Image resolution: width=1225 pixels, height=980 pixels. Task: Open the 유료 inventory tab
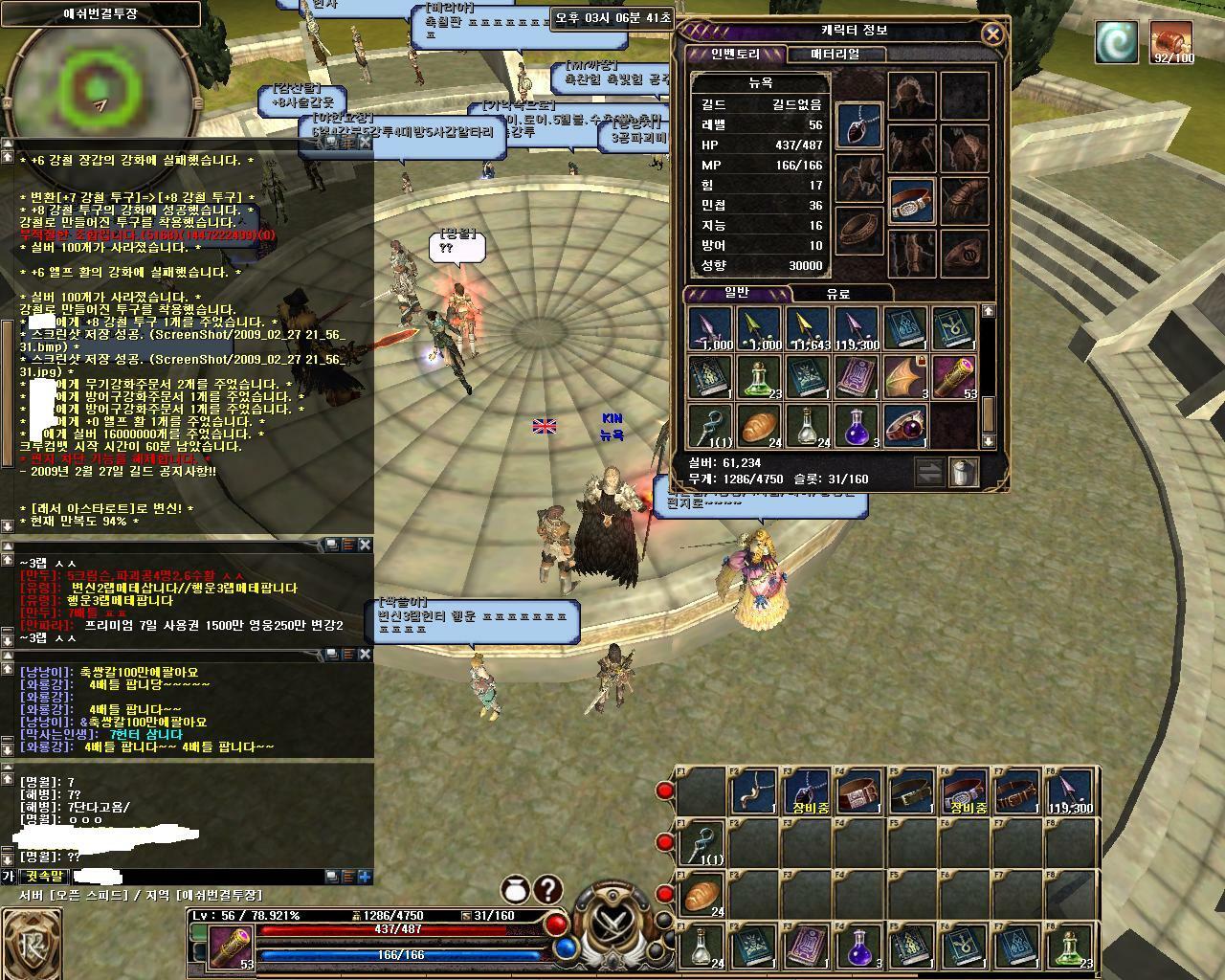(838, 294)
